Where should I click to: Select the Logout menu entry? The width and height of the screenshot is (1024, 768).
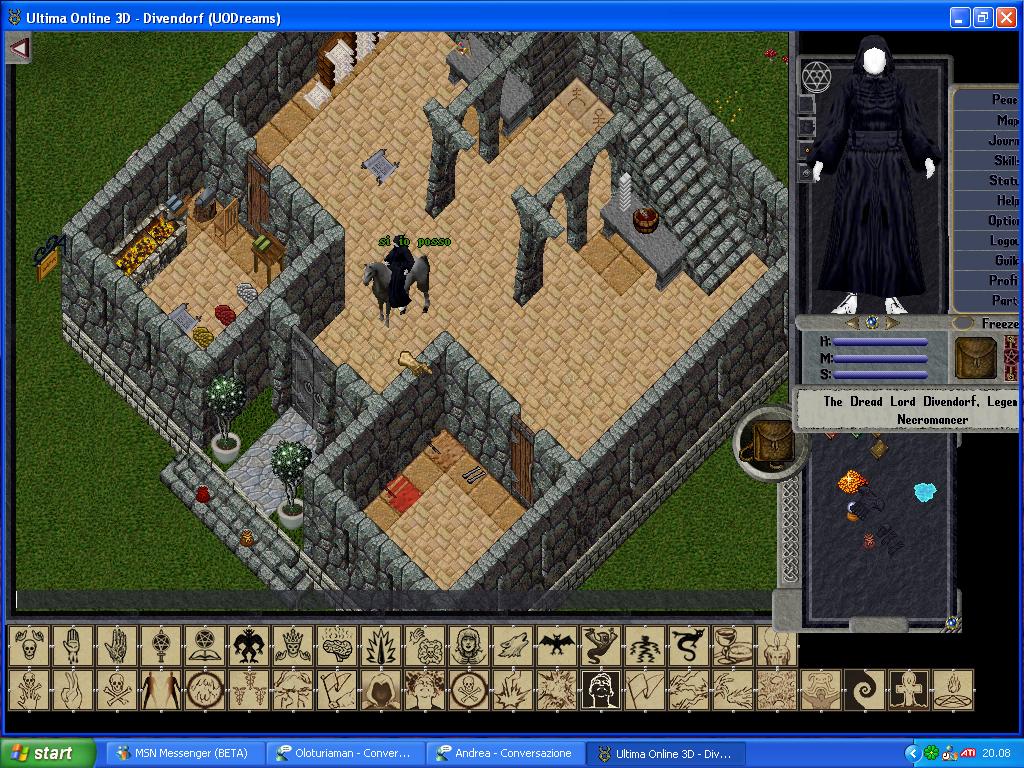point(1003,241)
